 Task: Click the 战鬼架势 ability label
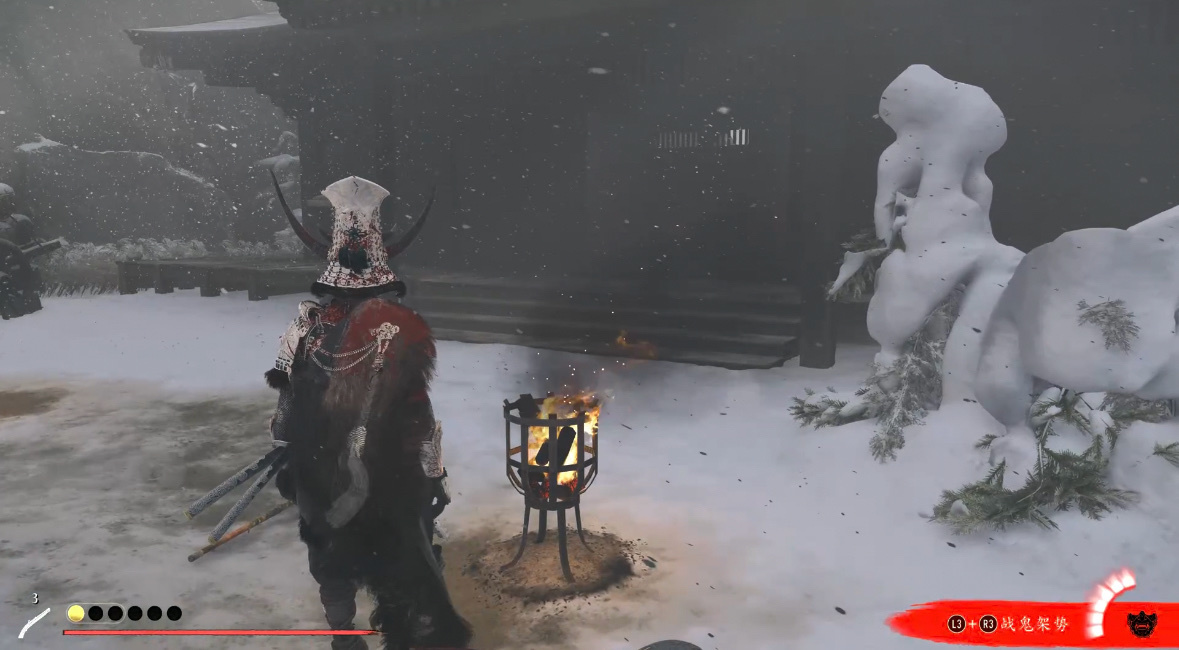[x=1034, y=624]
